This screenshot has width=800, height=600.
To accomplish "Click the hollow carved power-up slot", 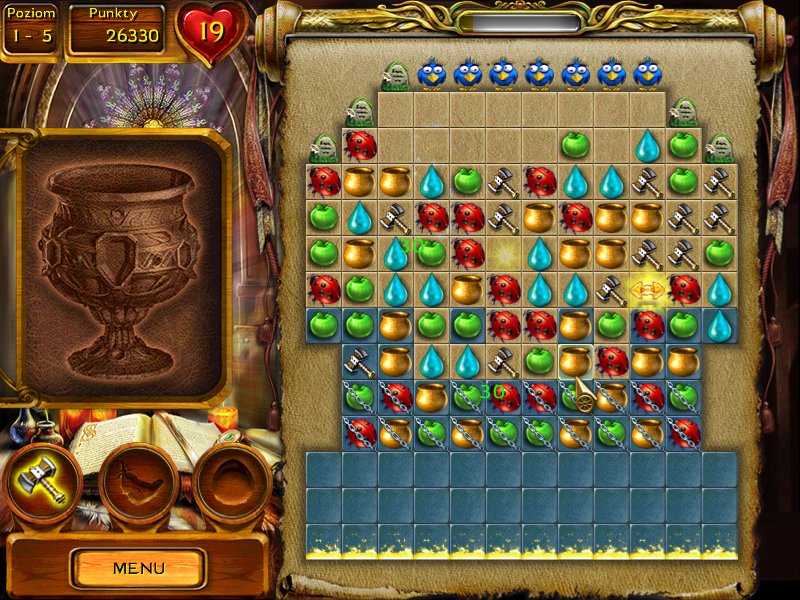I will (232, 484).
